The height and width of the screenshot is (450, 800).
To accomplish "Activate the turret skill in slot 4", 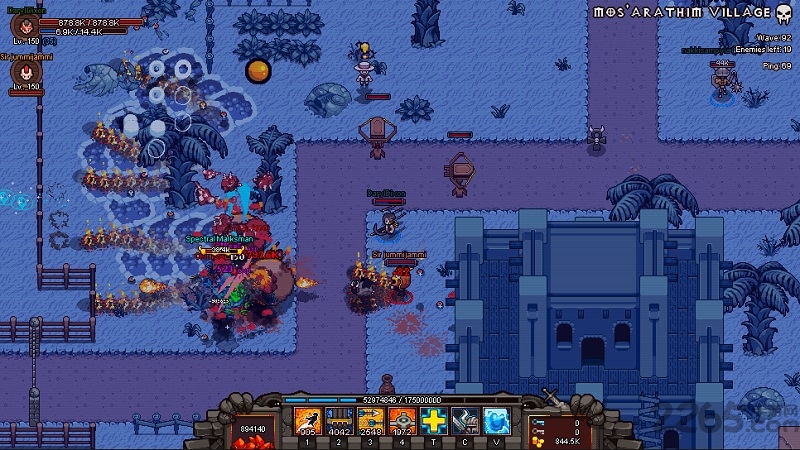I will click(x=401, y=421).
